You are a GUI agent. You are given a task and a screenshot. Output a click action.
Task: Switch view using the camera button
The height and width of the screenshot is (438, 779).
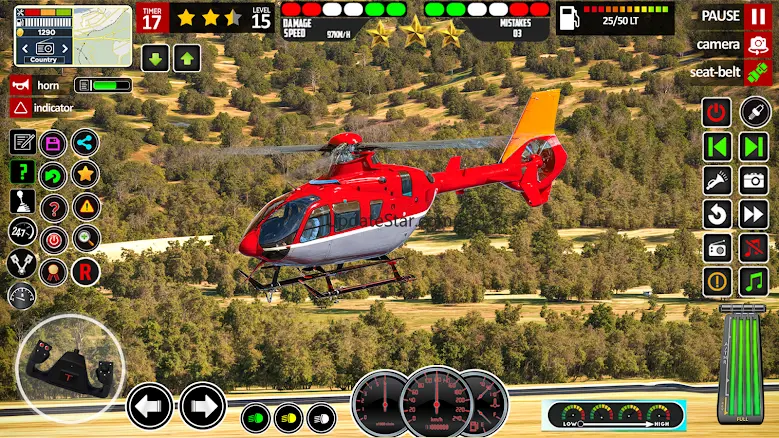tap(757, 45)
